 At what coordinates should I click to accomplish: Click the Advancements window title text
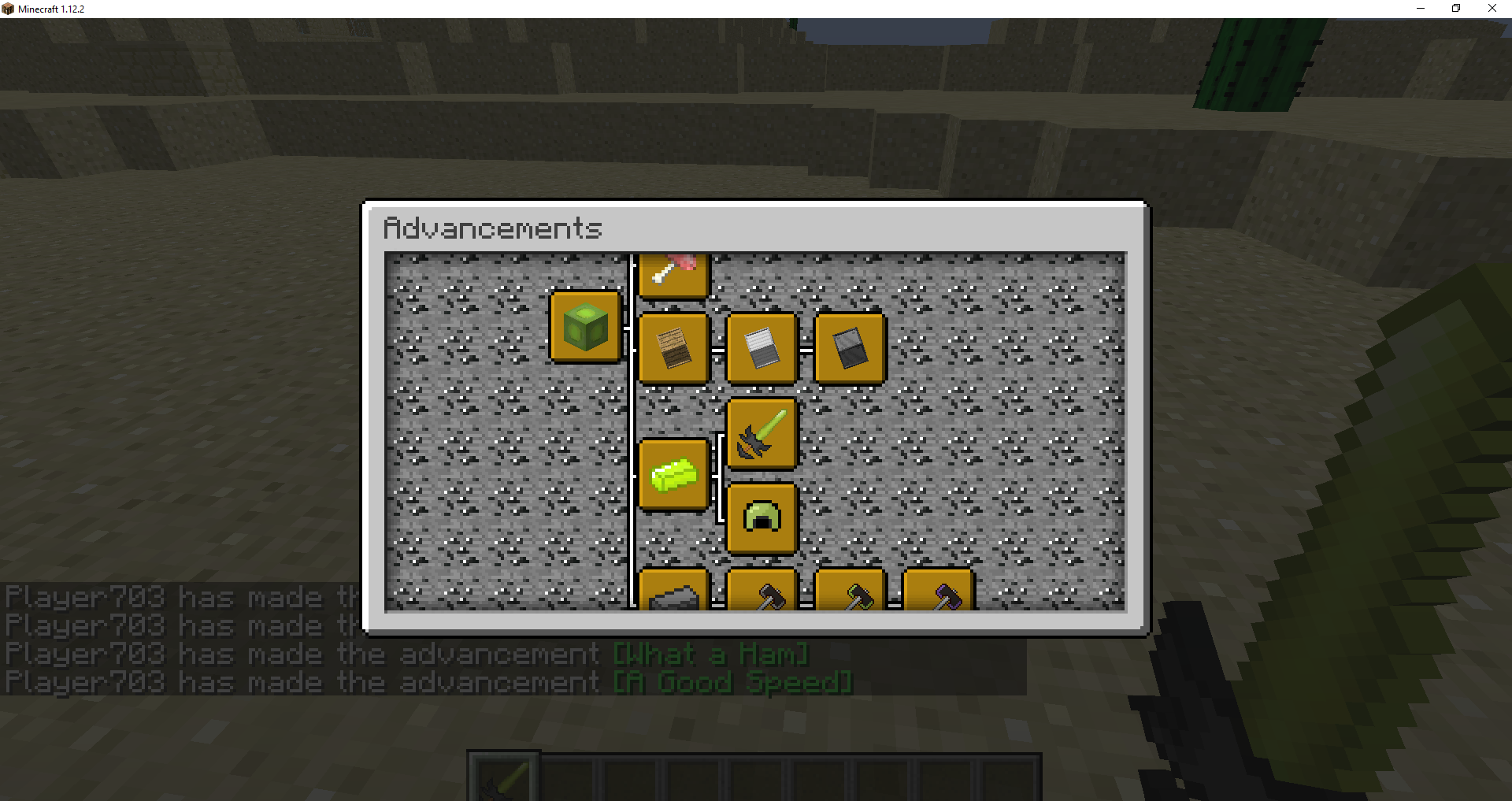tap(492, 228)
